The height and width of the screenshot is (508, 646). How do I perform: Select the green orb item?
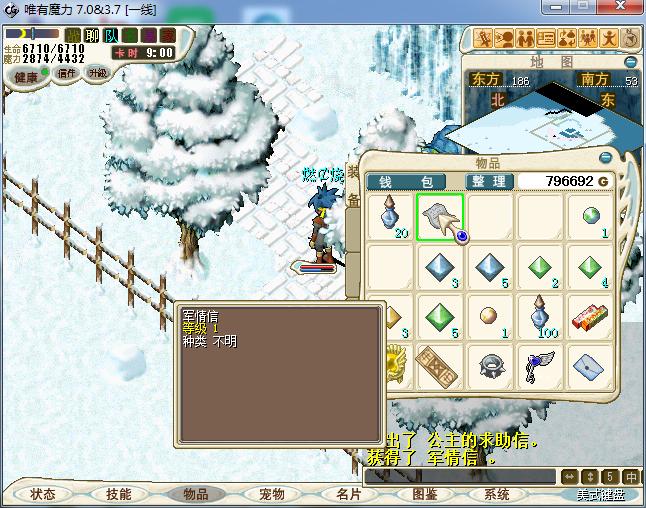coord(590,216)
